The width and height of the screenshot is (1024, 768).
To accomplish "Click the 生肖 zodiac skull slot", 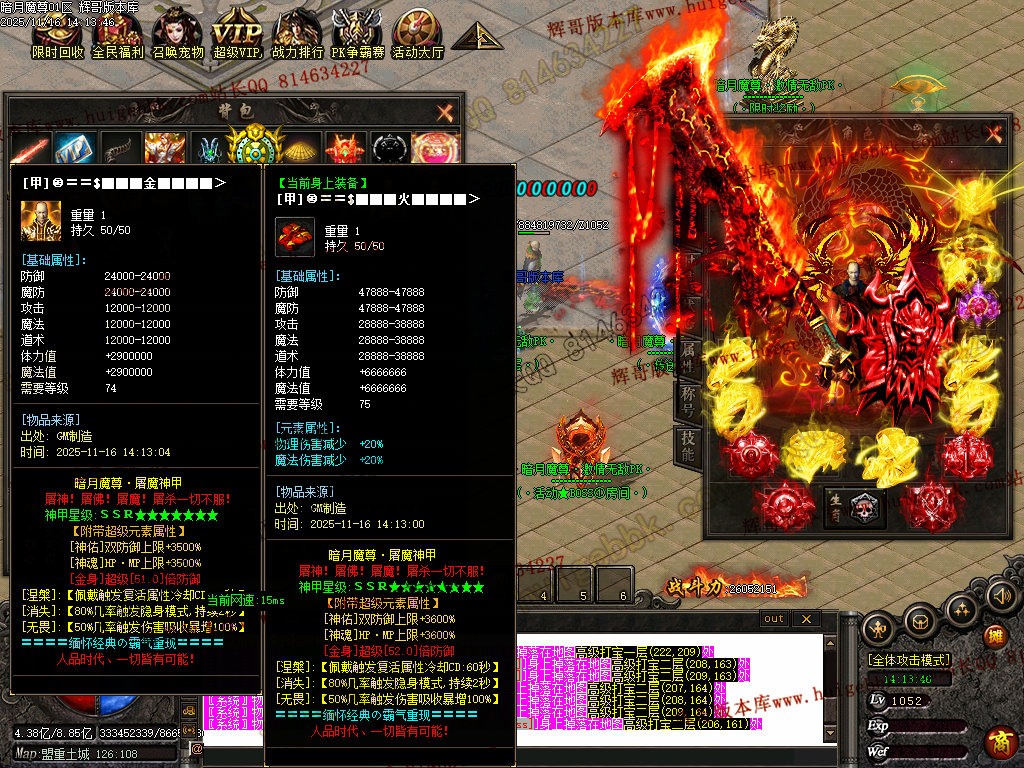I will click(x=862, y=507).
